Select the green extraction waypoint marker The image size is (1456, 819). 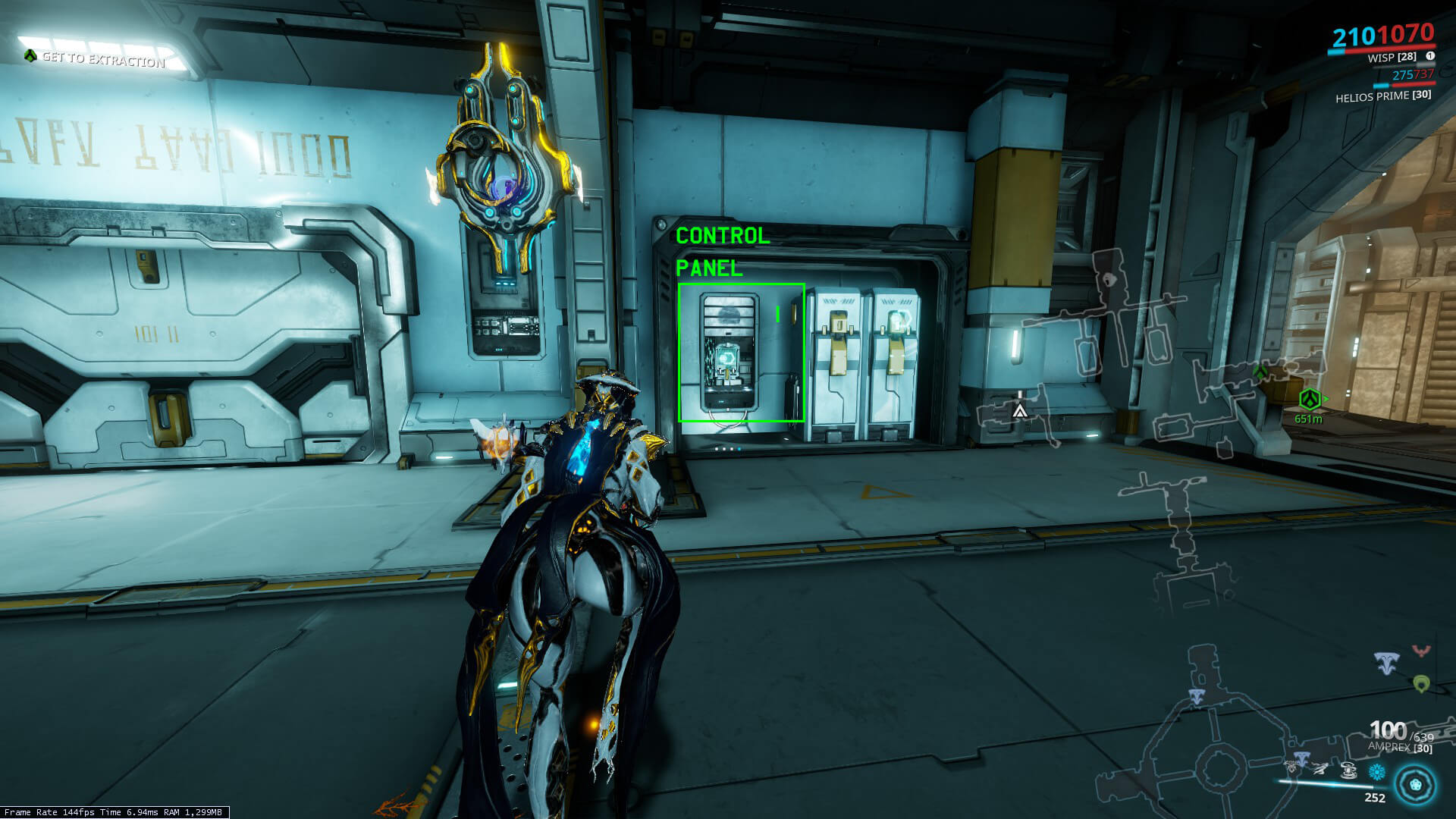click(1310, 399)
